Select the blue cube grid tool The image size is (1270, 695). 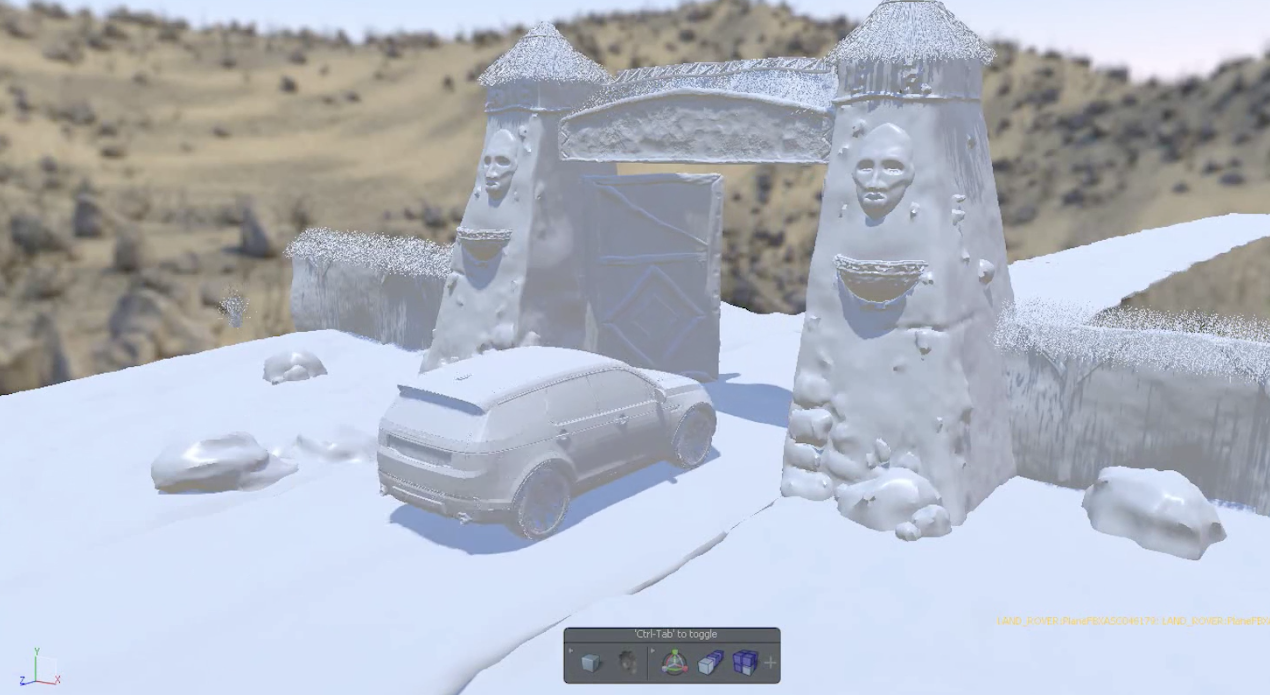coord(745,662)
